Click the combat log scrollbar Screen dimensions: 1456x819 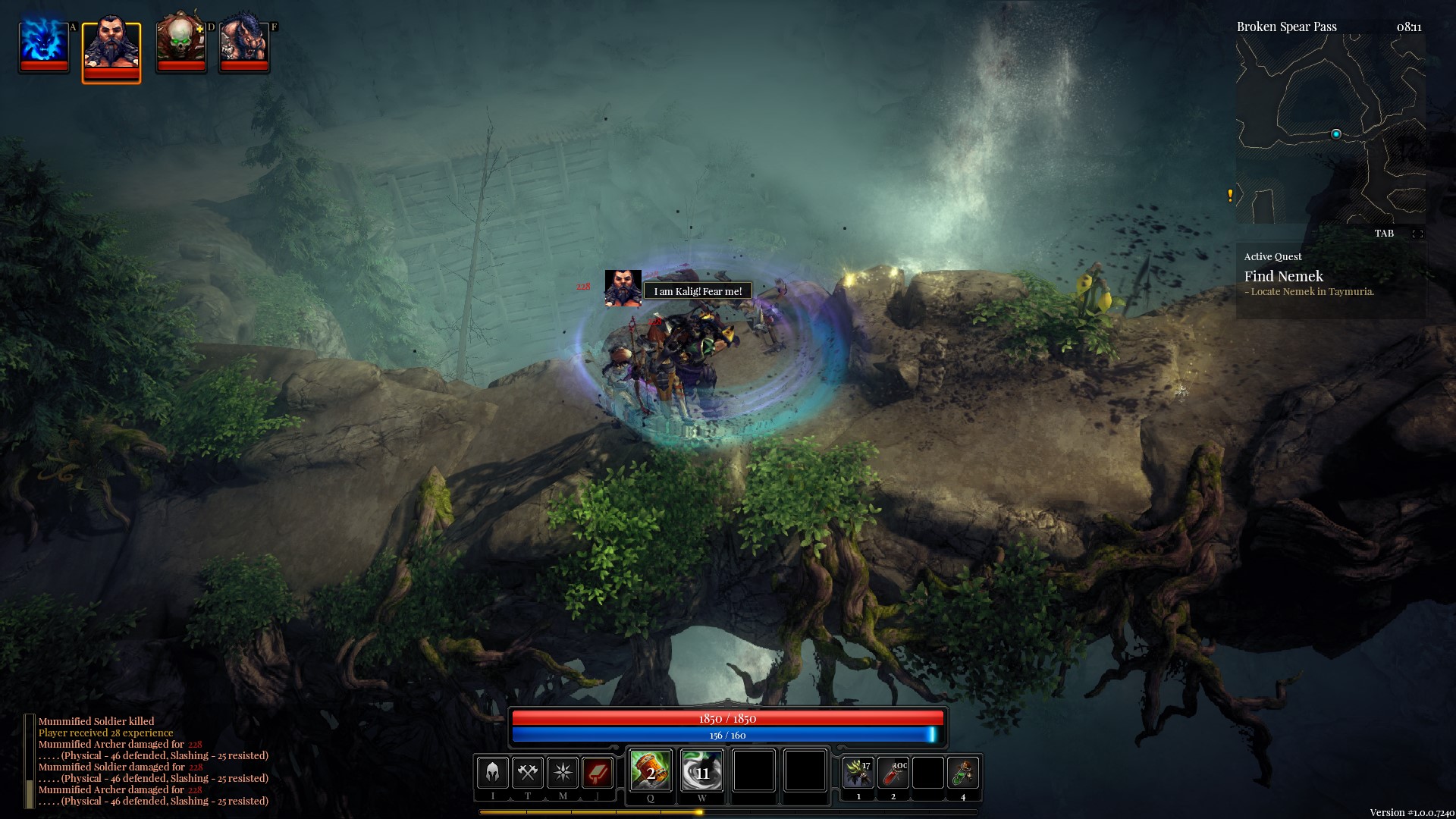[29, 761]
